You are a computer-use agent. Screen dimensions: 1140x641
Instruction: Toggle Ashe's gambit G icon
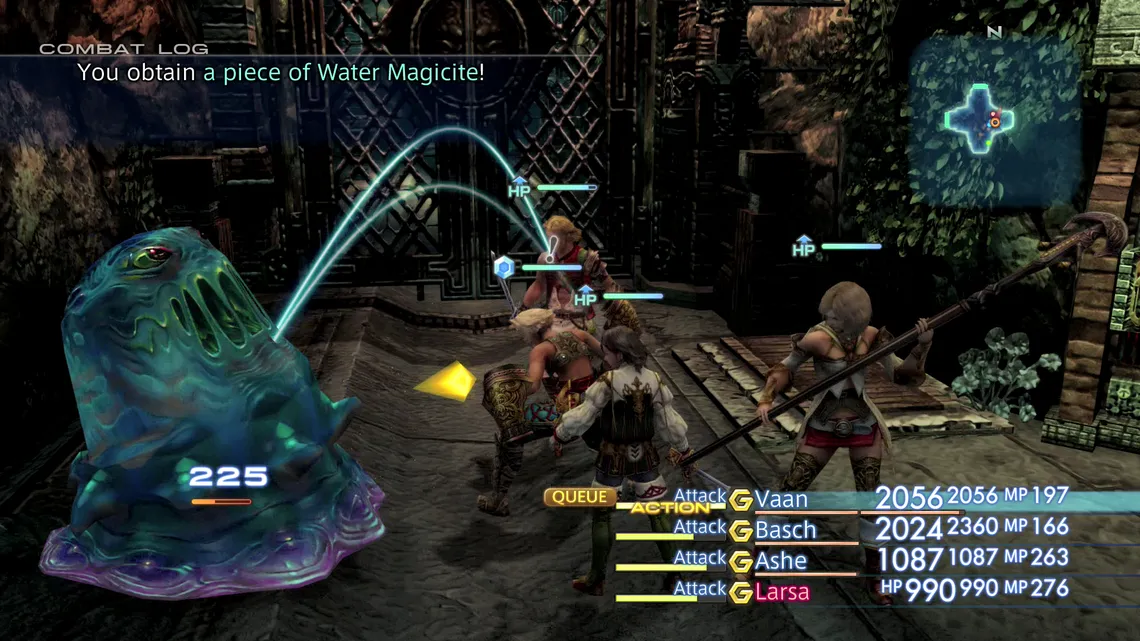click(740, 562)
